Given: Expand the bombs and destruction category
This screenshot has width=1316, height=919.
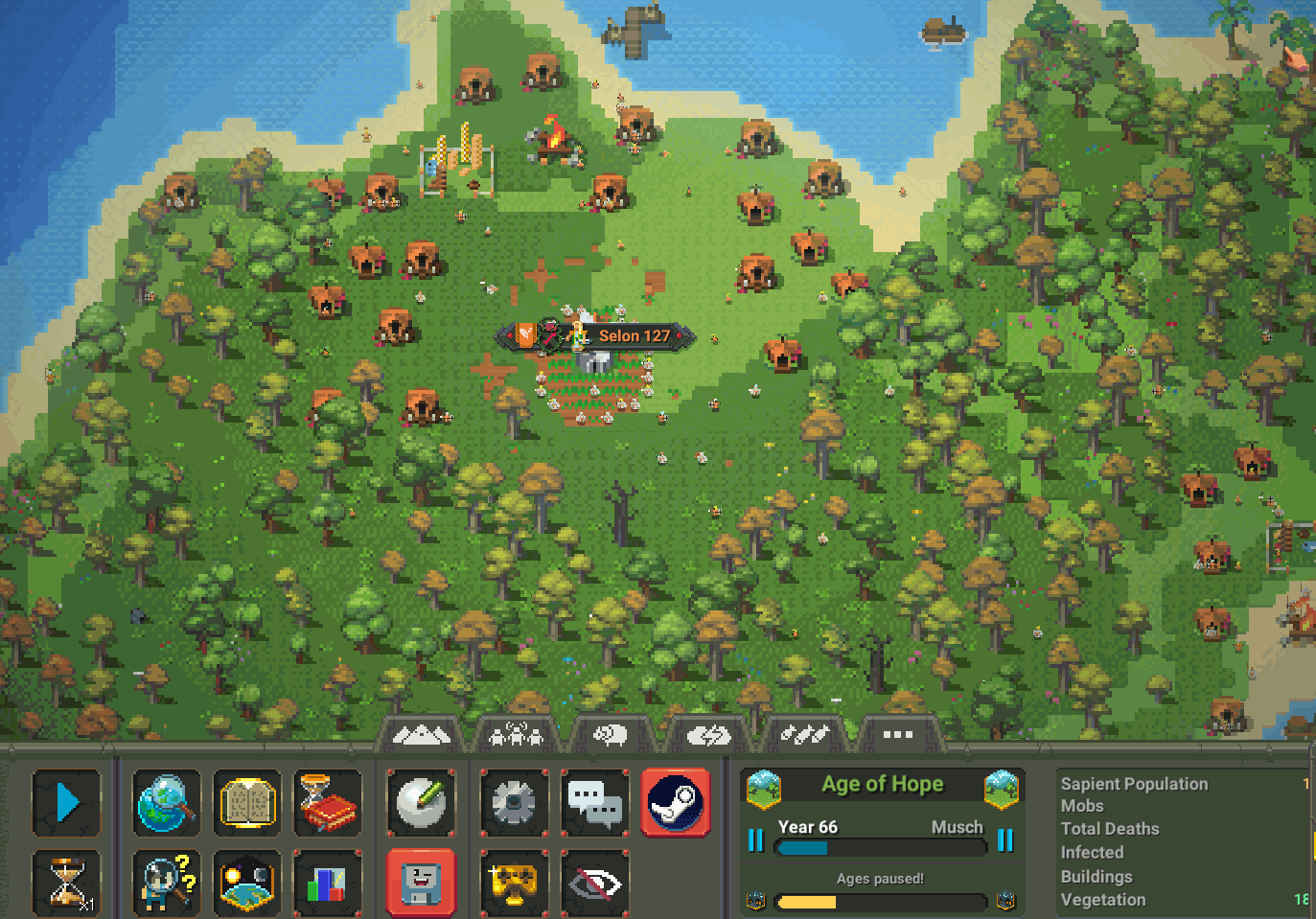Looking at the screenshot, I should 806,734.
